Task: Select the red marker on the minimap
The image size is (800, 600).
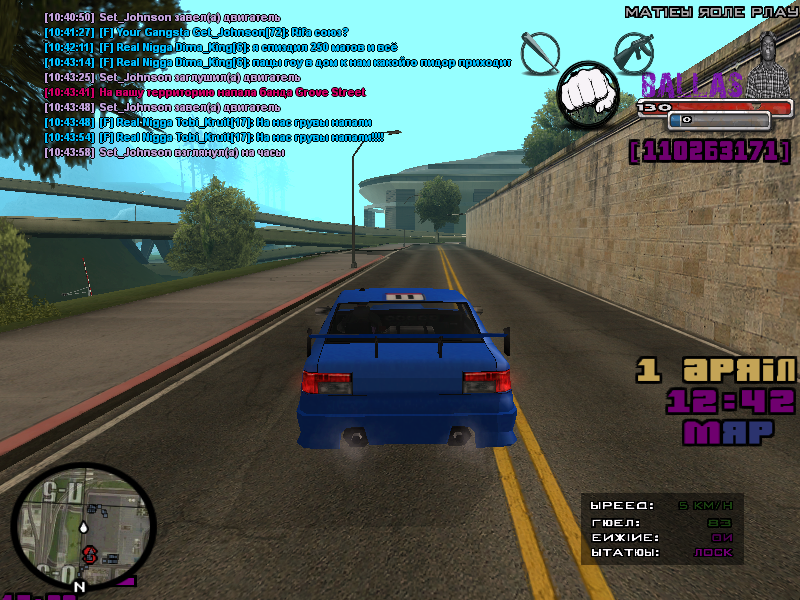Action: point(88,552)
